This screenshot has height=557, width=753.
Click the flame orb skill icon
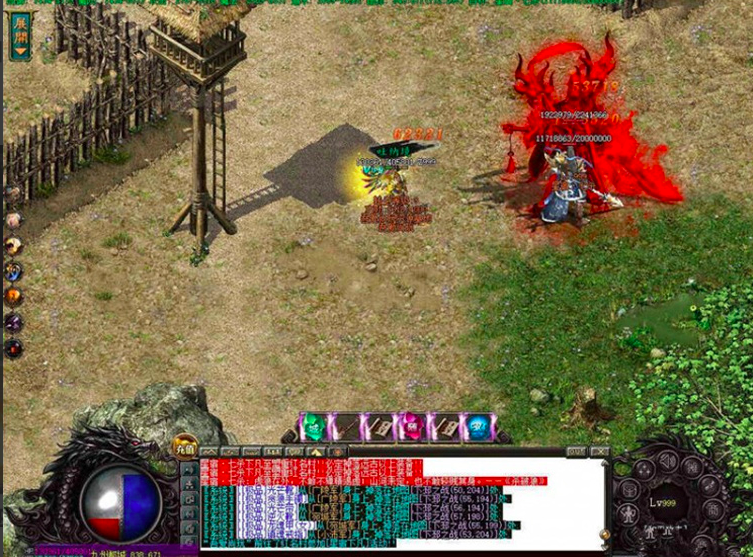click(14, 296)
